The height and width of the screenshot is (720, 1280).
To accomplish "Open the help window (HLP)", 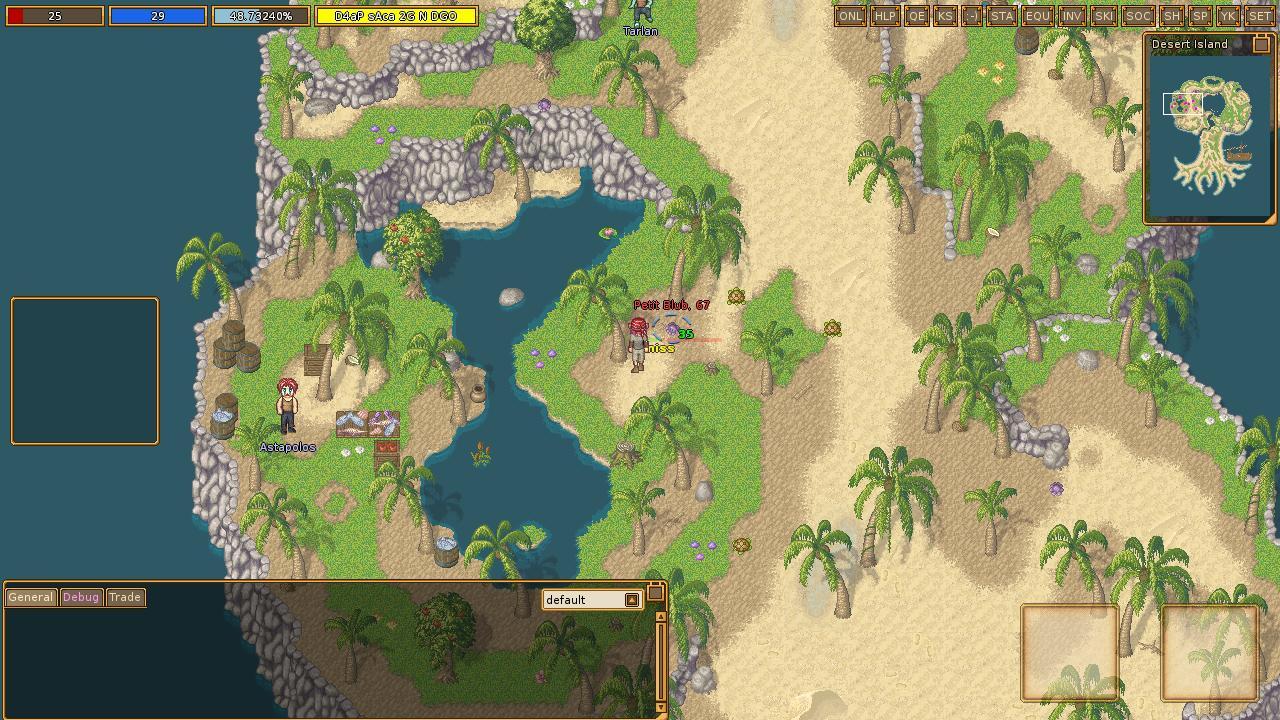I will 884,16.
